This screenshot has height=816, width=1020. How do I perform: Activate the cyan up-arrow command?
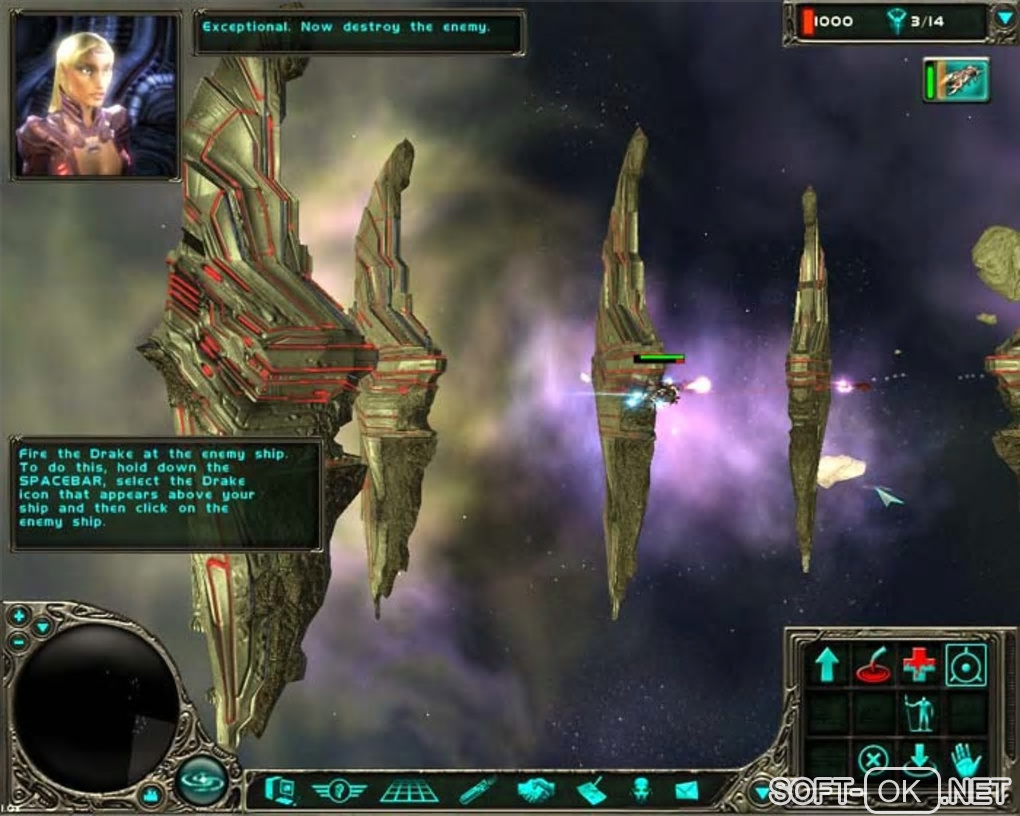(x=827, y=665)
